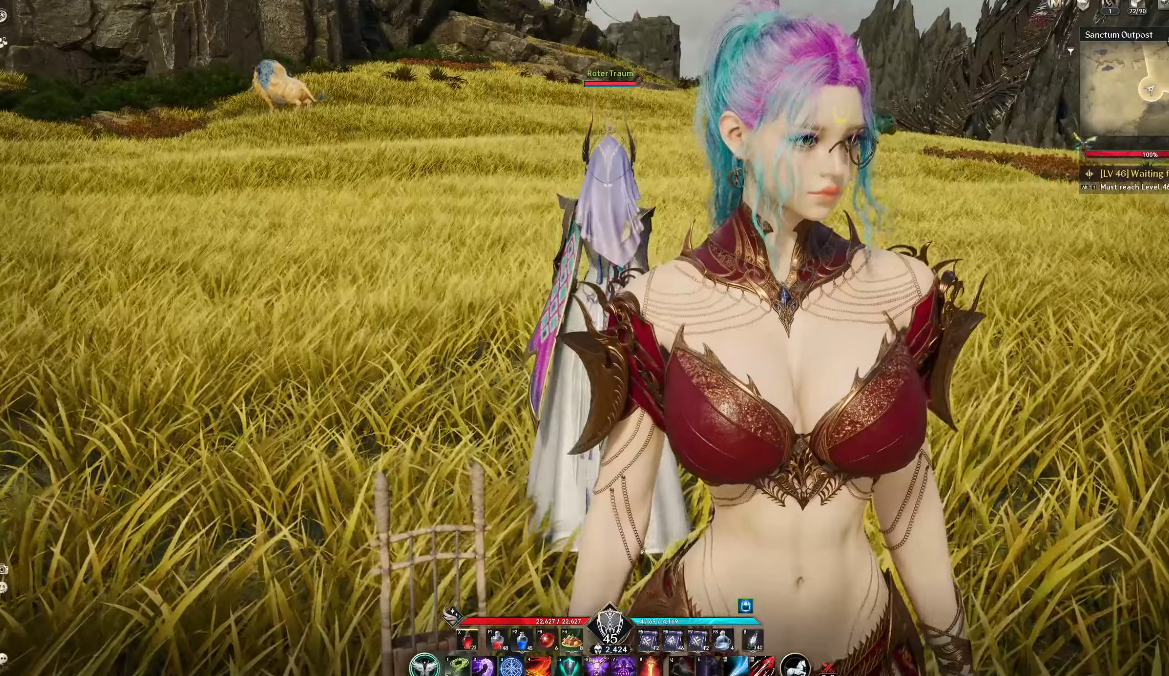Activate the cyan beam ability

click(x=734, y=667)
